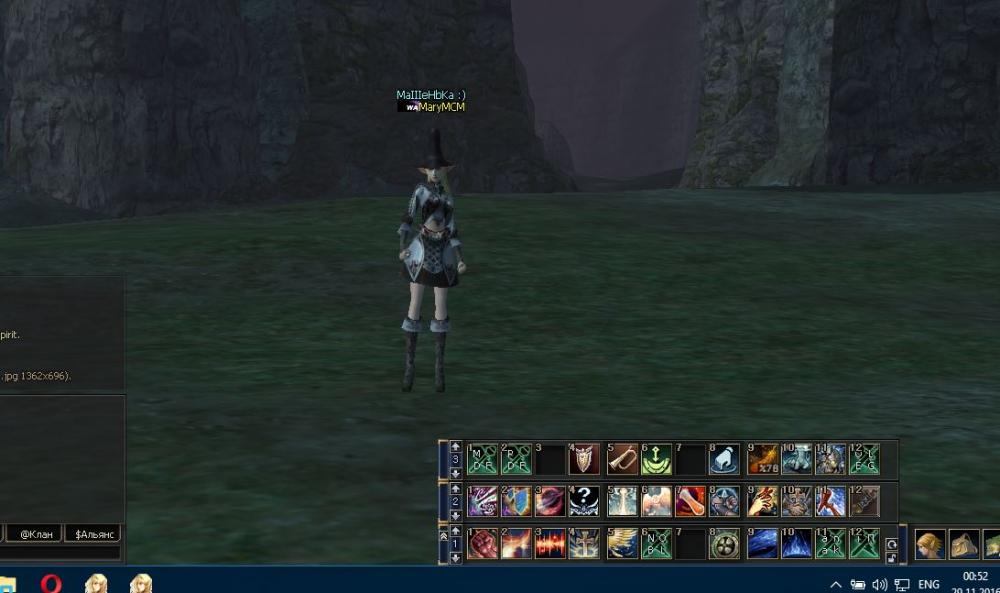Screen dimensions: 1000x593
Task: Click the chat text input field
Action: (x=60, y=553)
